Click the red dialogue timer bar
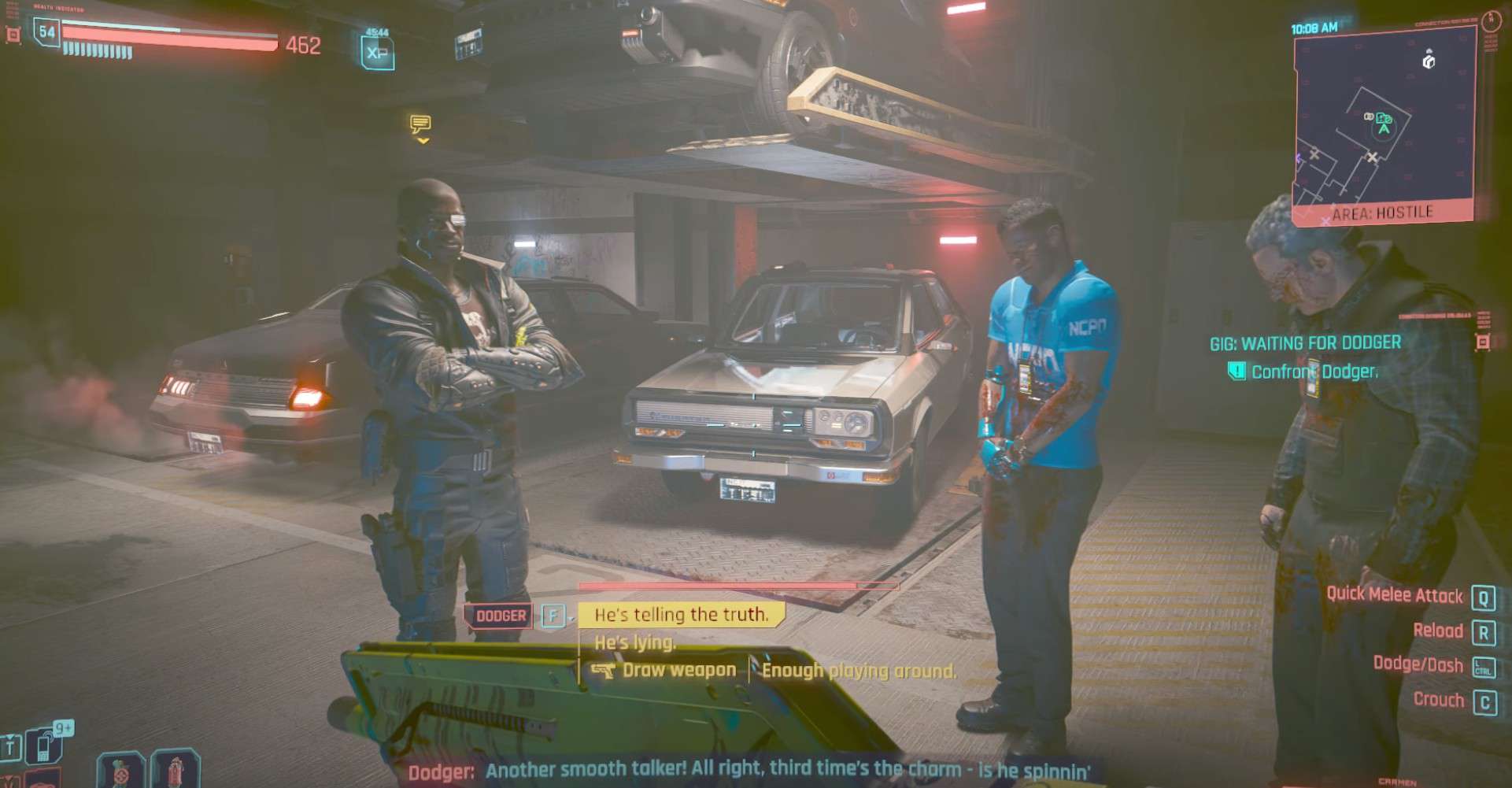This screenshot has height=788, width=1512. (x=738, y=586)
